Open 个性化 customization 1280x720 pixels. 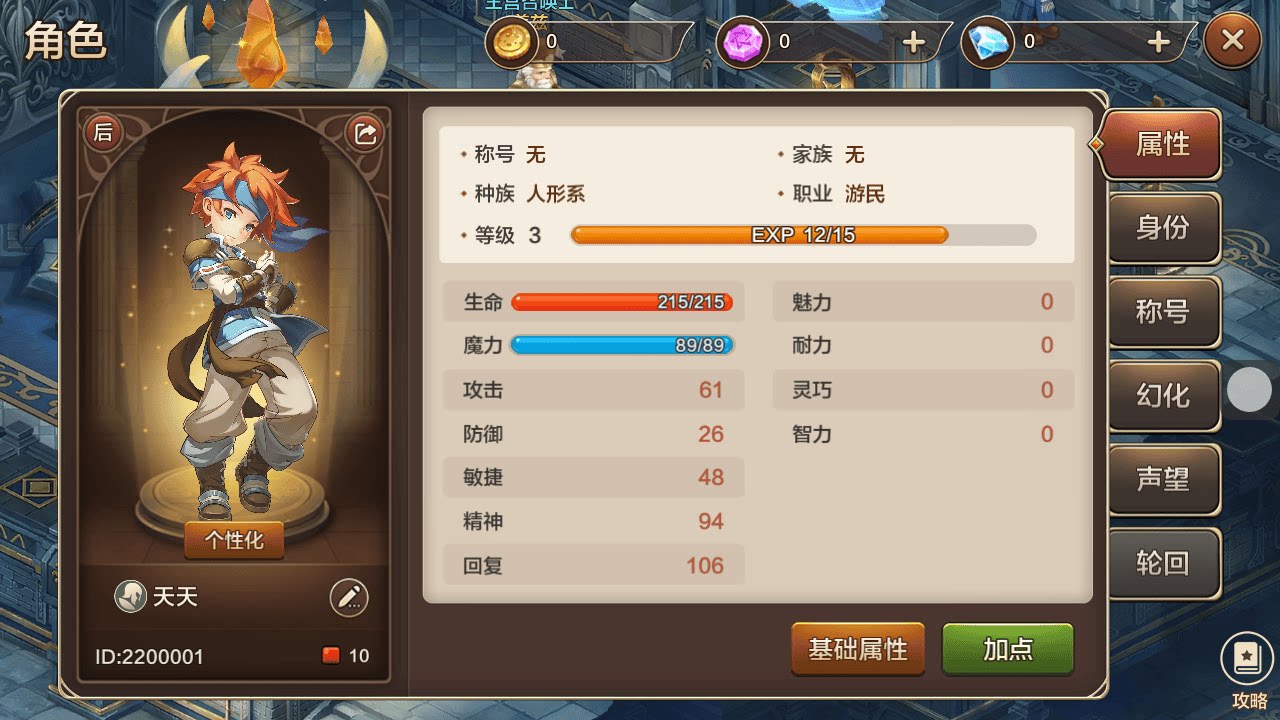coord(233,539)
